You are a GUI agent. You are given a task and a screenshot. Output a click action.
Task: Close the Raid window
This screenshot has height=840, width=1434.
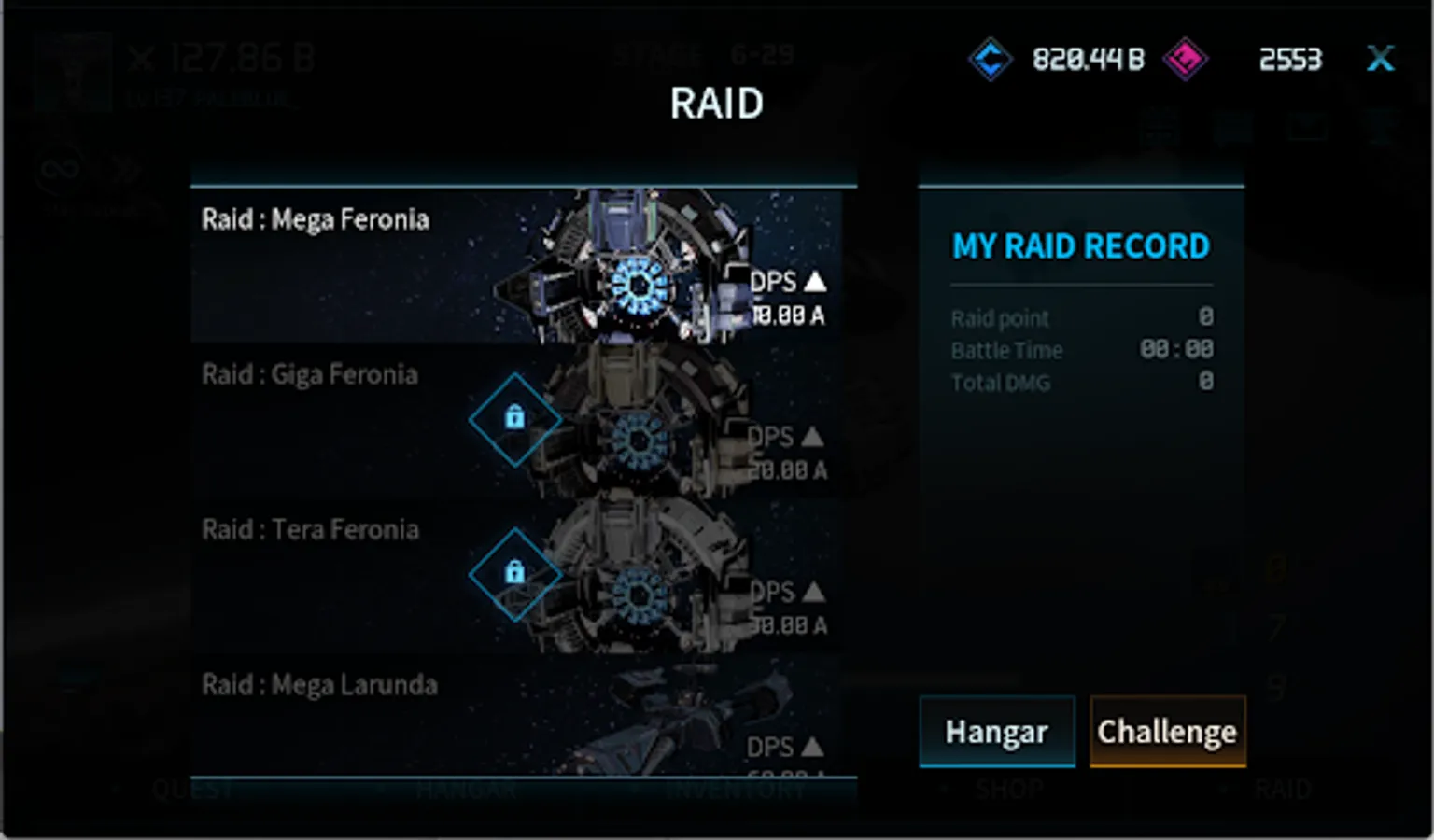1380,59
